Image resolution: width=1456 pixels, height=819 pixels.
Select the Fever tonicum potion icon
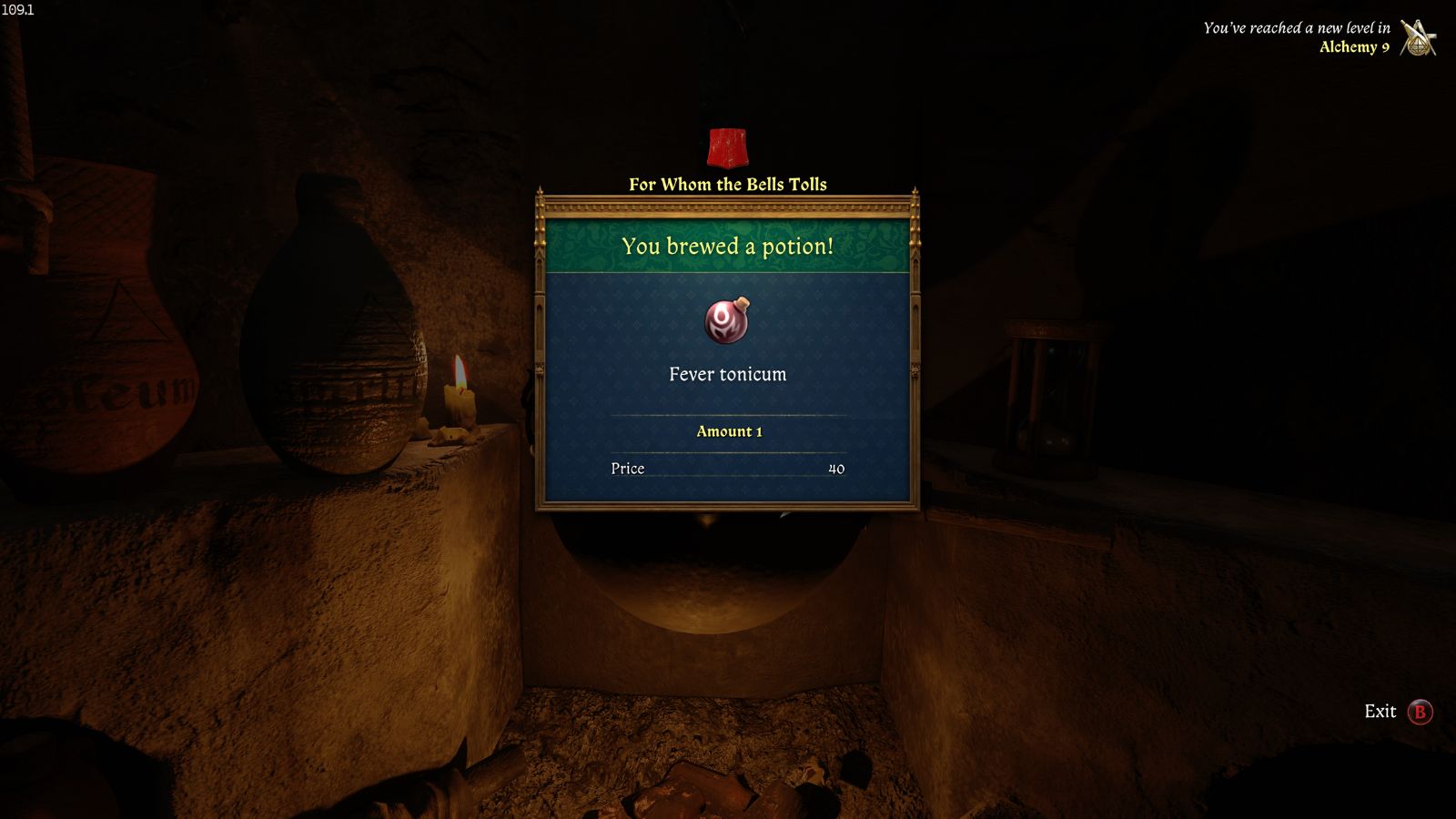[727, 320]
